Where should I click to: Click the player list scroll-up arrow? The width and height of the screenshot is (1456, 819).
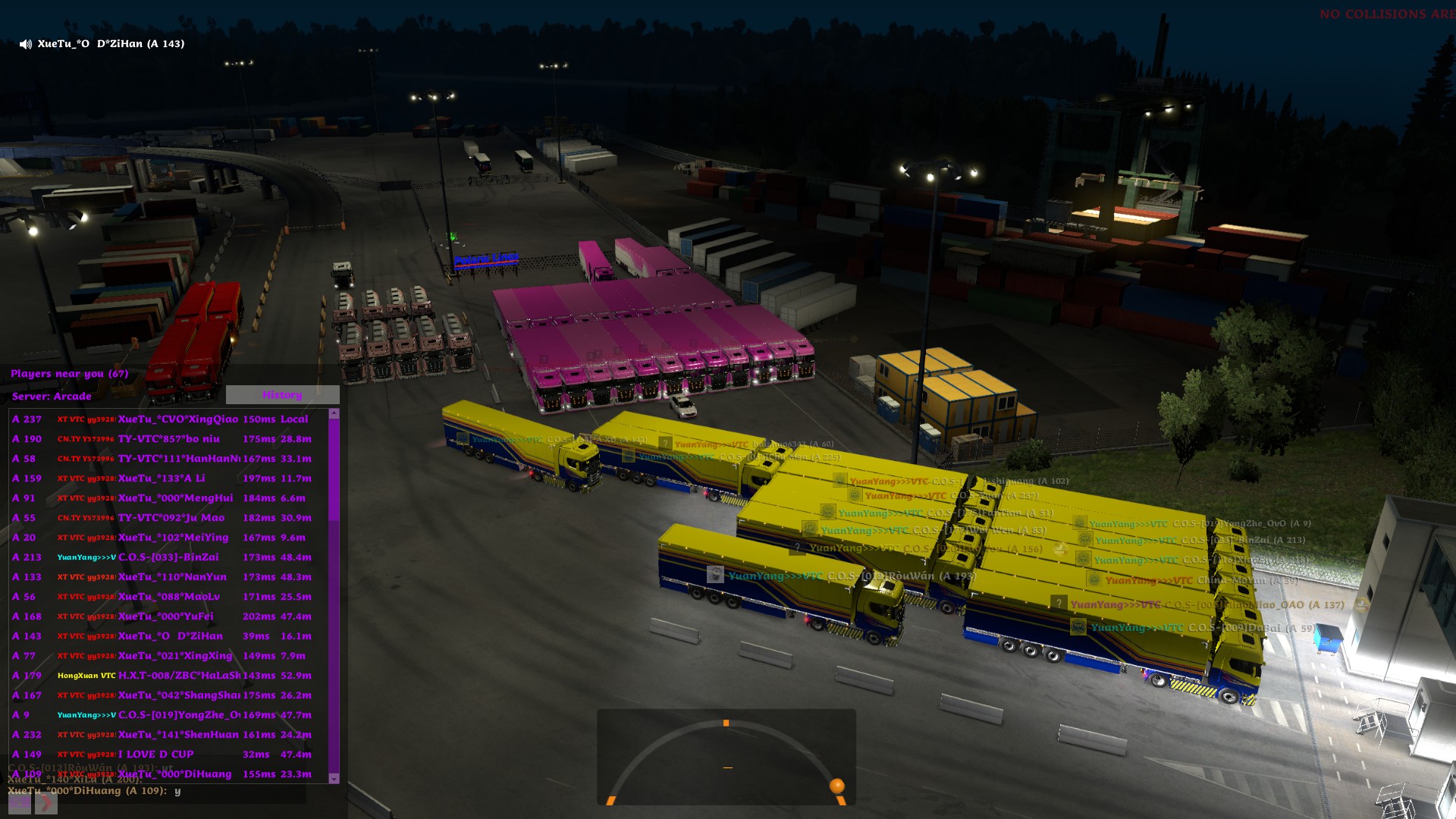[334, 414]
